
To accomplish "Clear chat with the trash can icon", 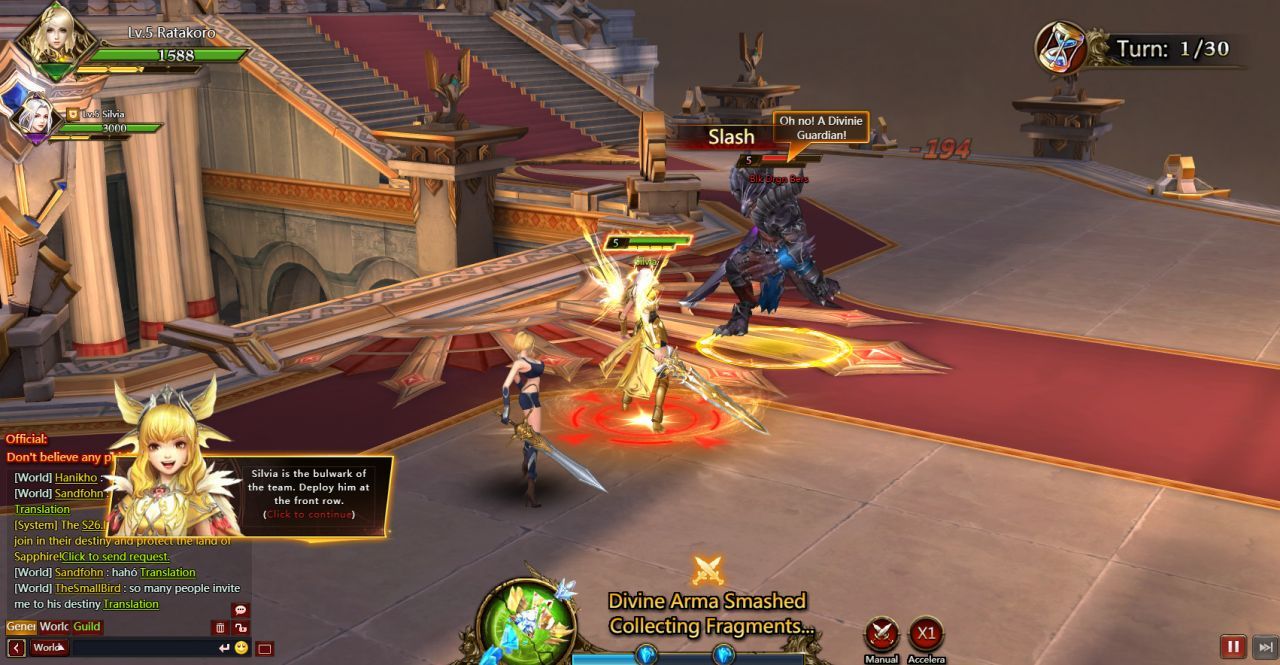I will coord(219,628).
